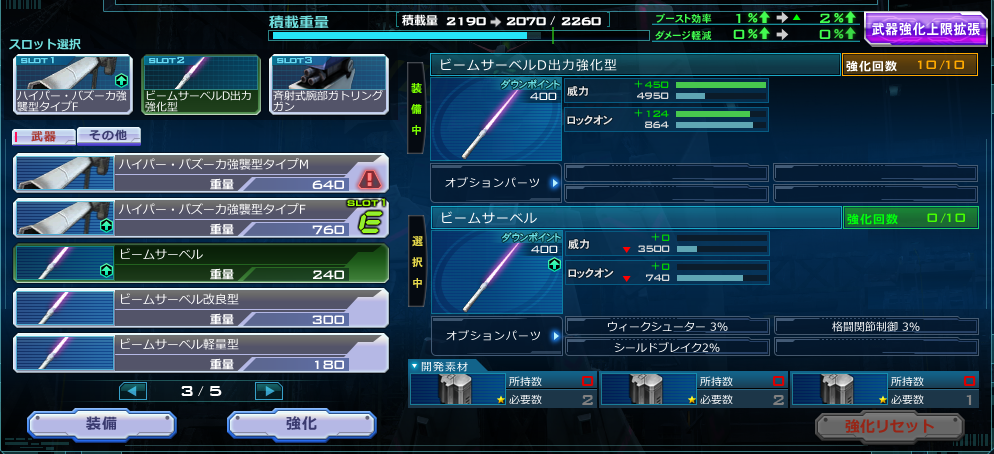
Task: Select SLOT 2 beam saber slot
Action: (200, 84)
